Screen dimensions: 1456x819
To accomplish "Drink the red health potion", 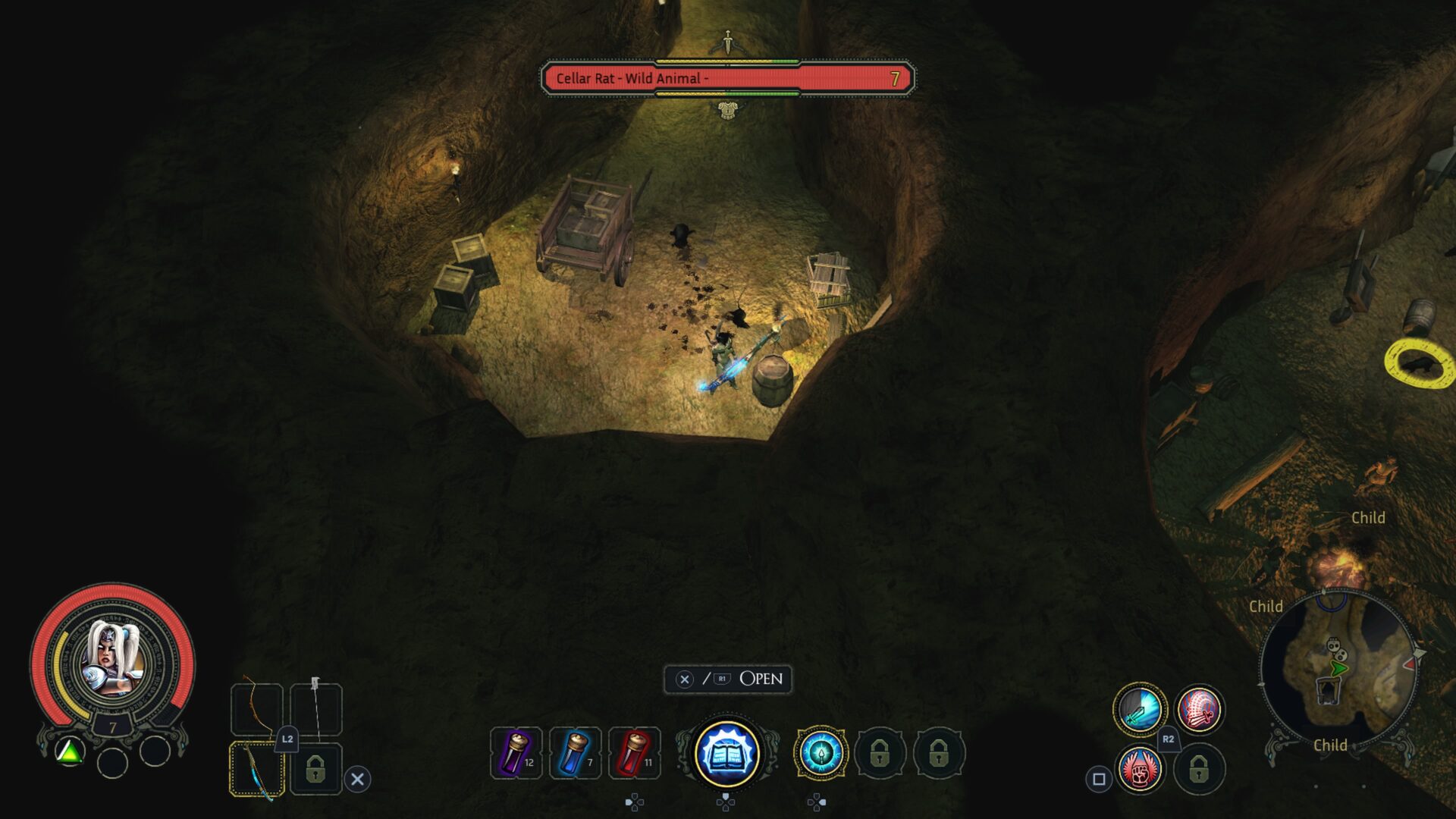I will pyautogui.click(x=634, y=753).
